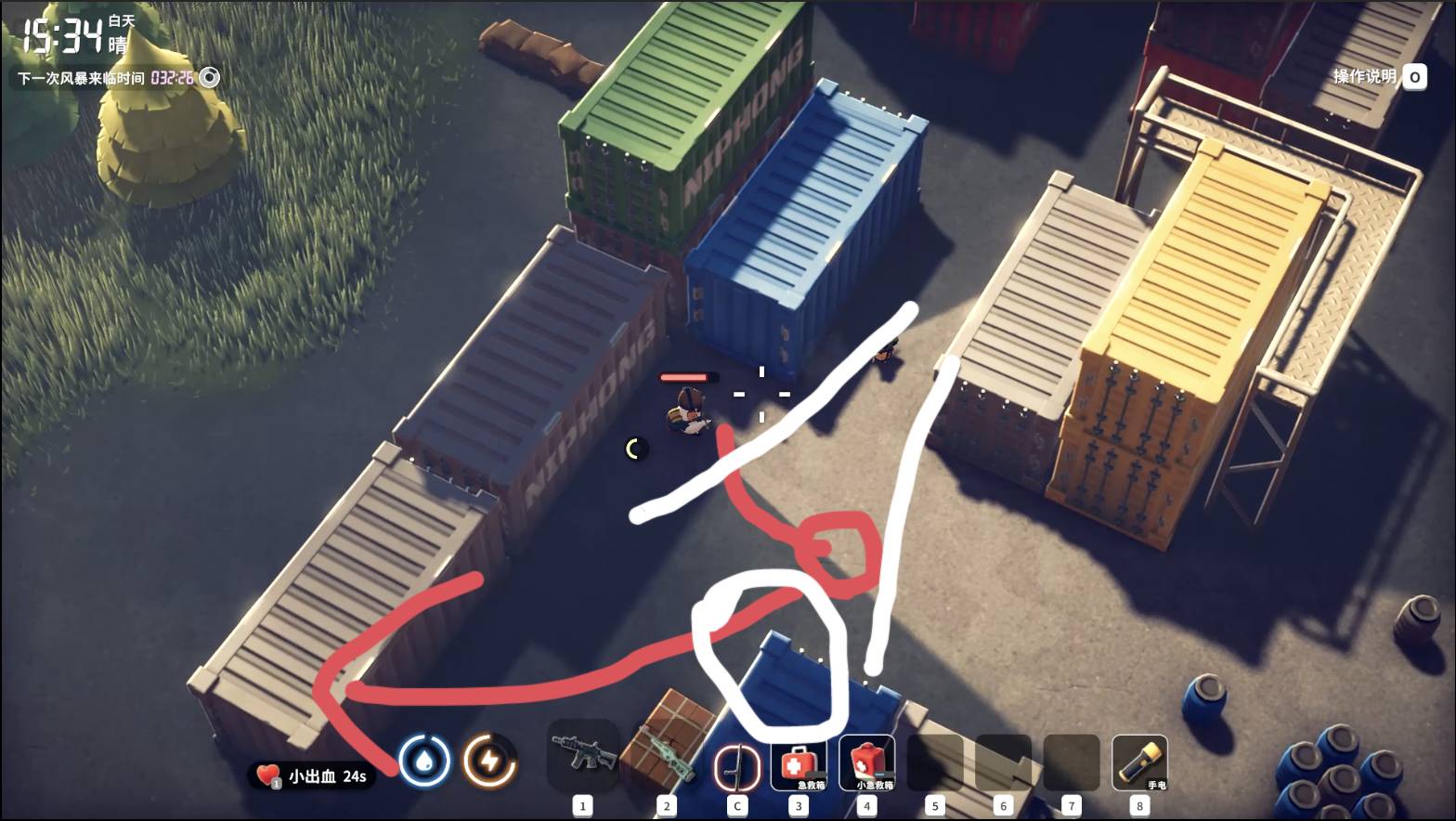Select the assault rifle weapon slot
Image resolution: width=1456 pixels, height=821 pixels.
pyautogui.click(x=583, y=754)
